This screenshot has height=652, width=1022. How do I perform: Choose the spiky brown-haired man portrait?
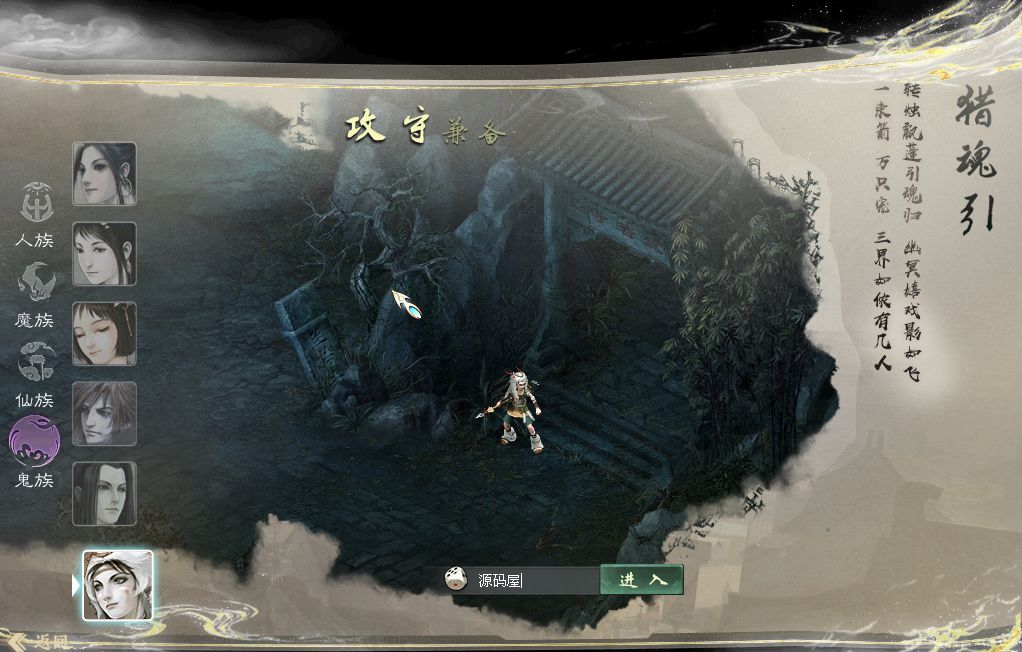pos(104,413)
